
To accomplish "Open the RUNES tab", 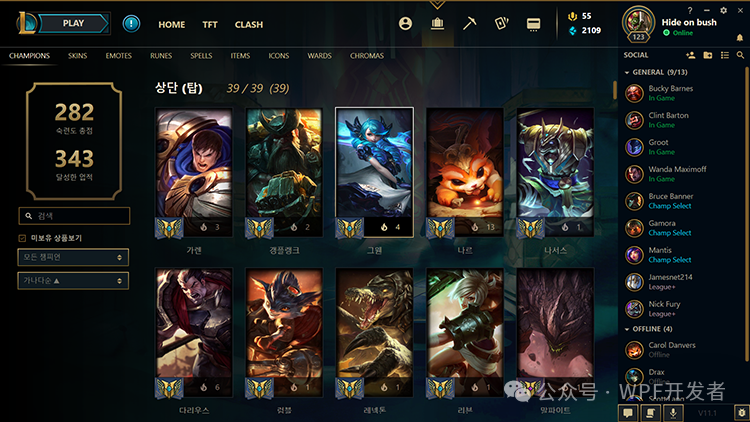I will pos(161,56).
